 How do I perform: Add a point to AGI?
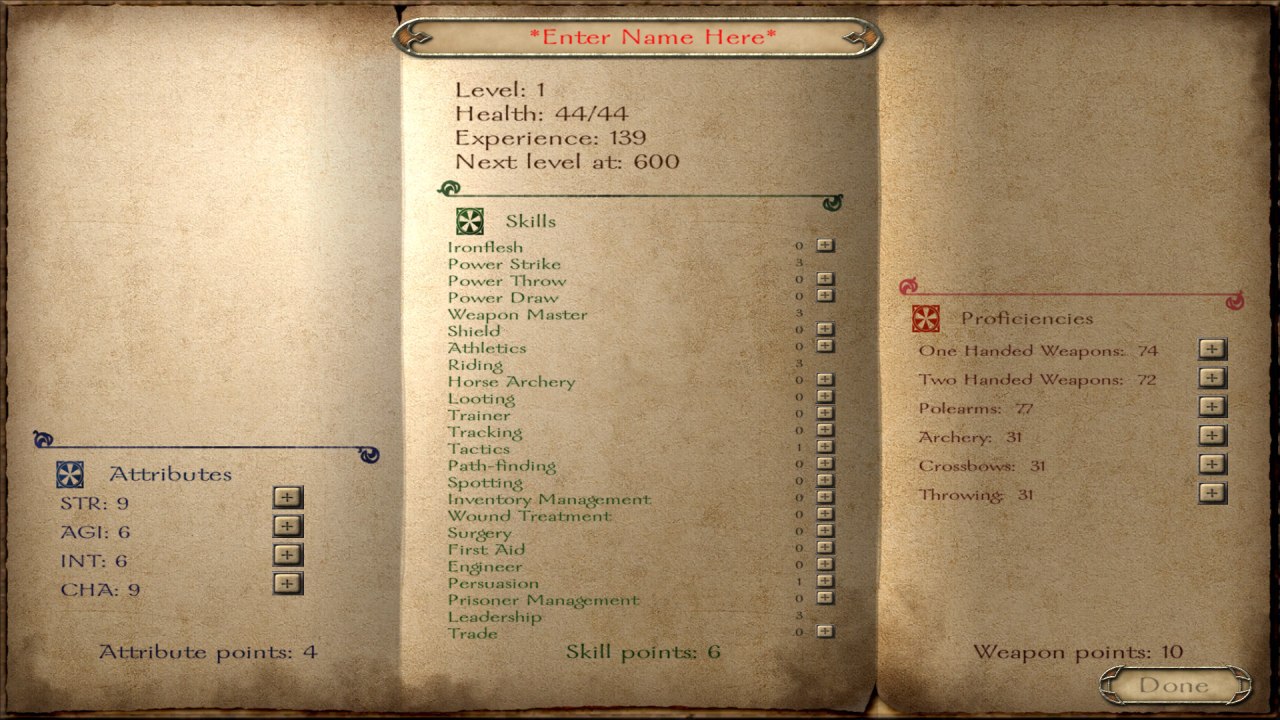pyautogui.click(x=287, y=526)
